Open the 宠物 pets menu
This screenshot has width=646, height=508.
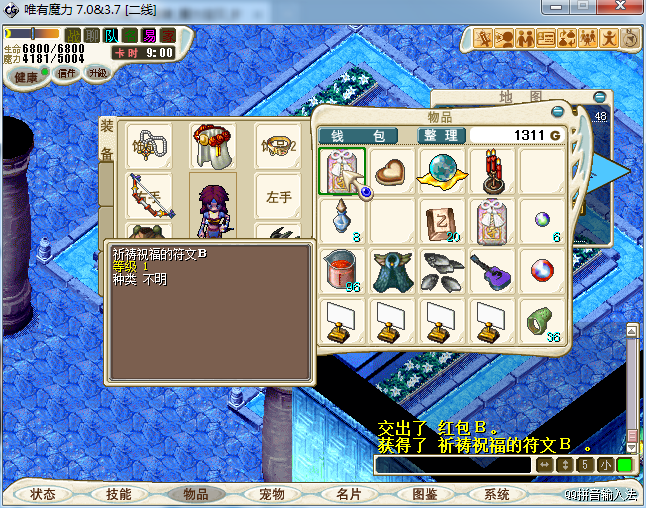click(271, 494)
